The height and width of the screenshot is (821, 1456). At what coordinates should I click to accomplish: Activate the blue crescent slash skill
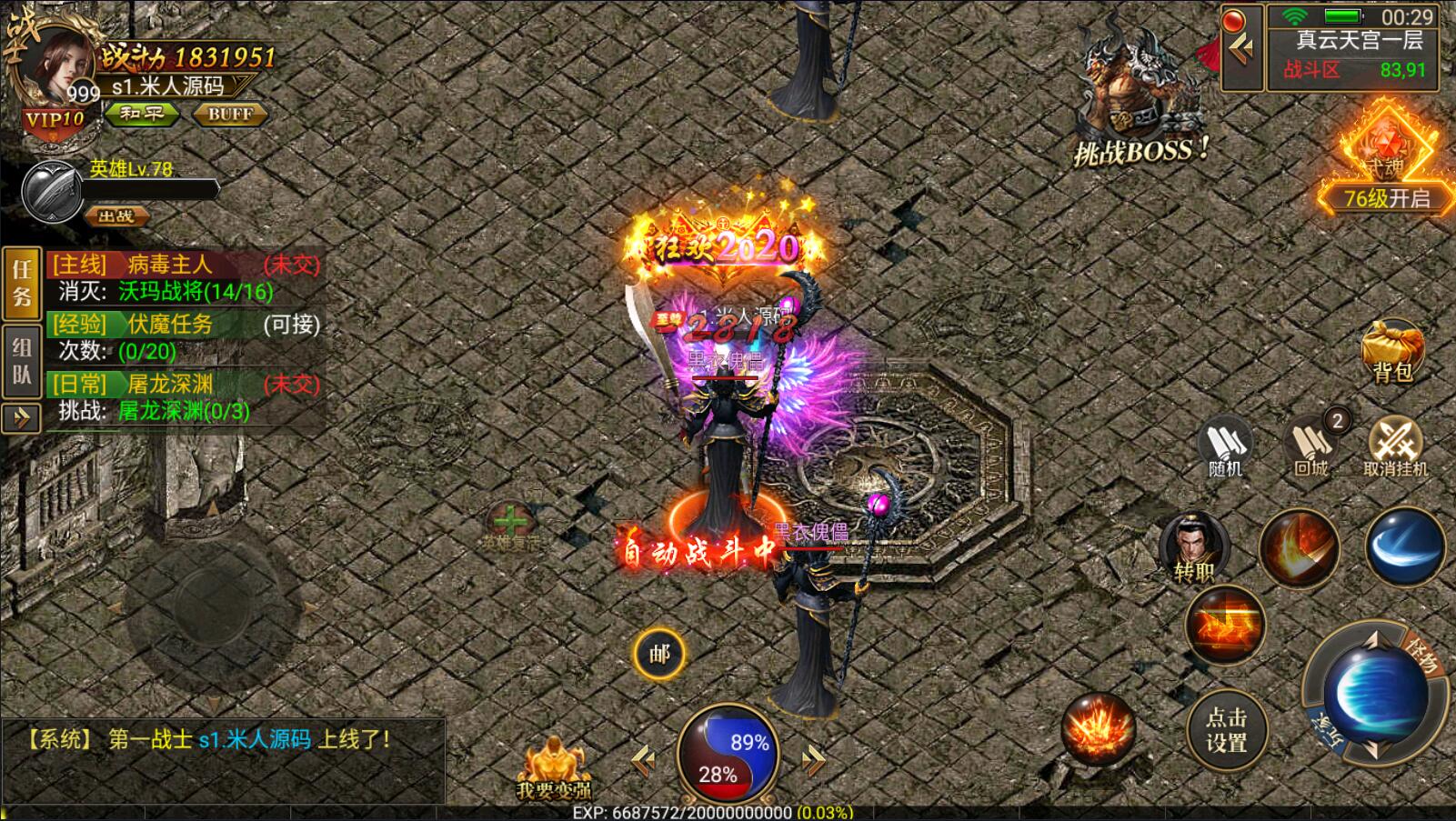coord(1404,546)
